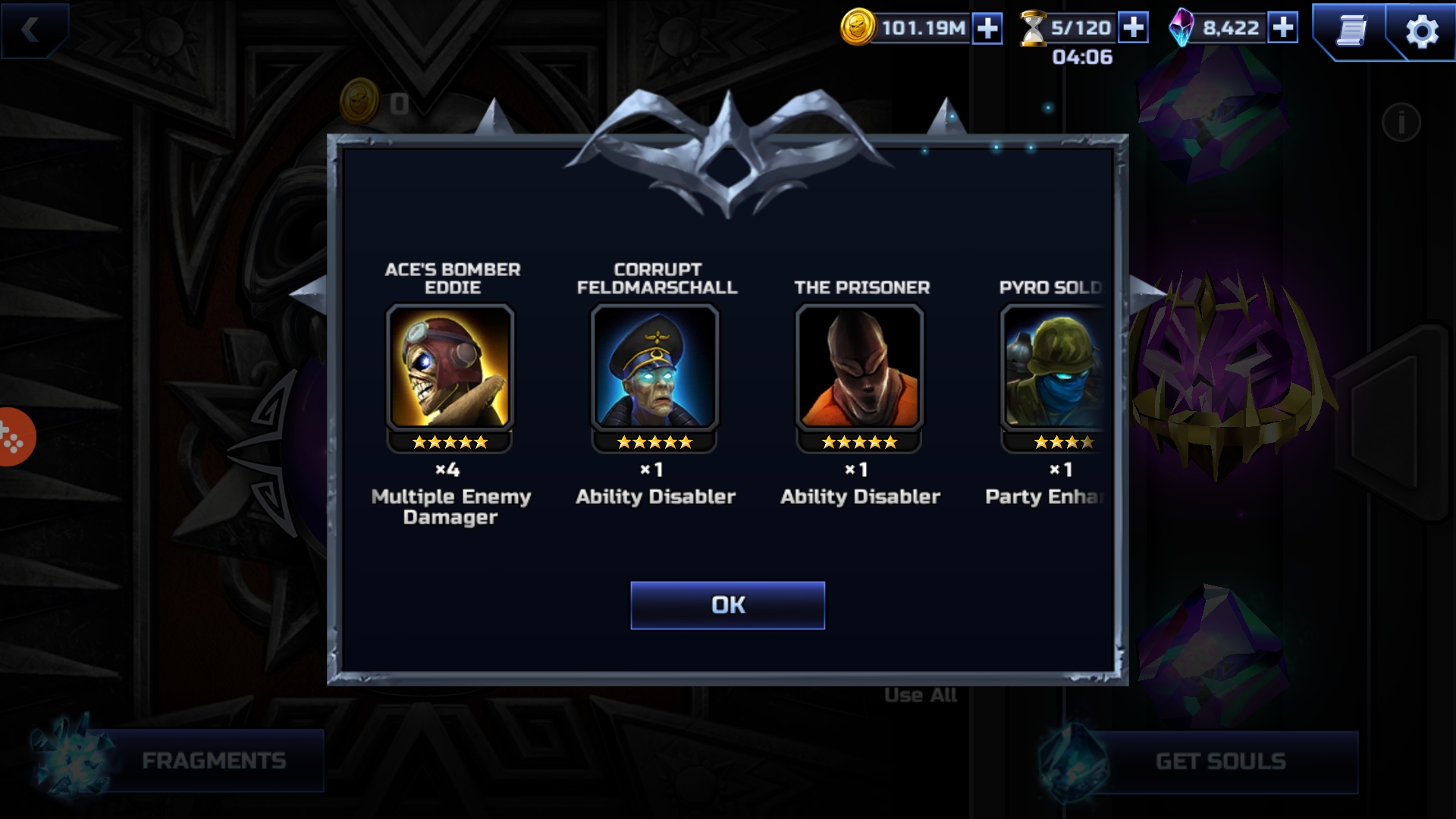Viewport: 1456px width, 819px height.
Task: Add more gold with the plus button
Action: pyautogui.click(x=987, y=29)
